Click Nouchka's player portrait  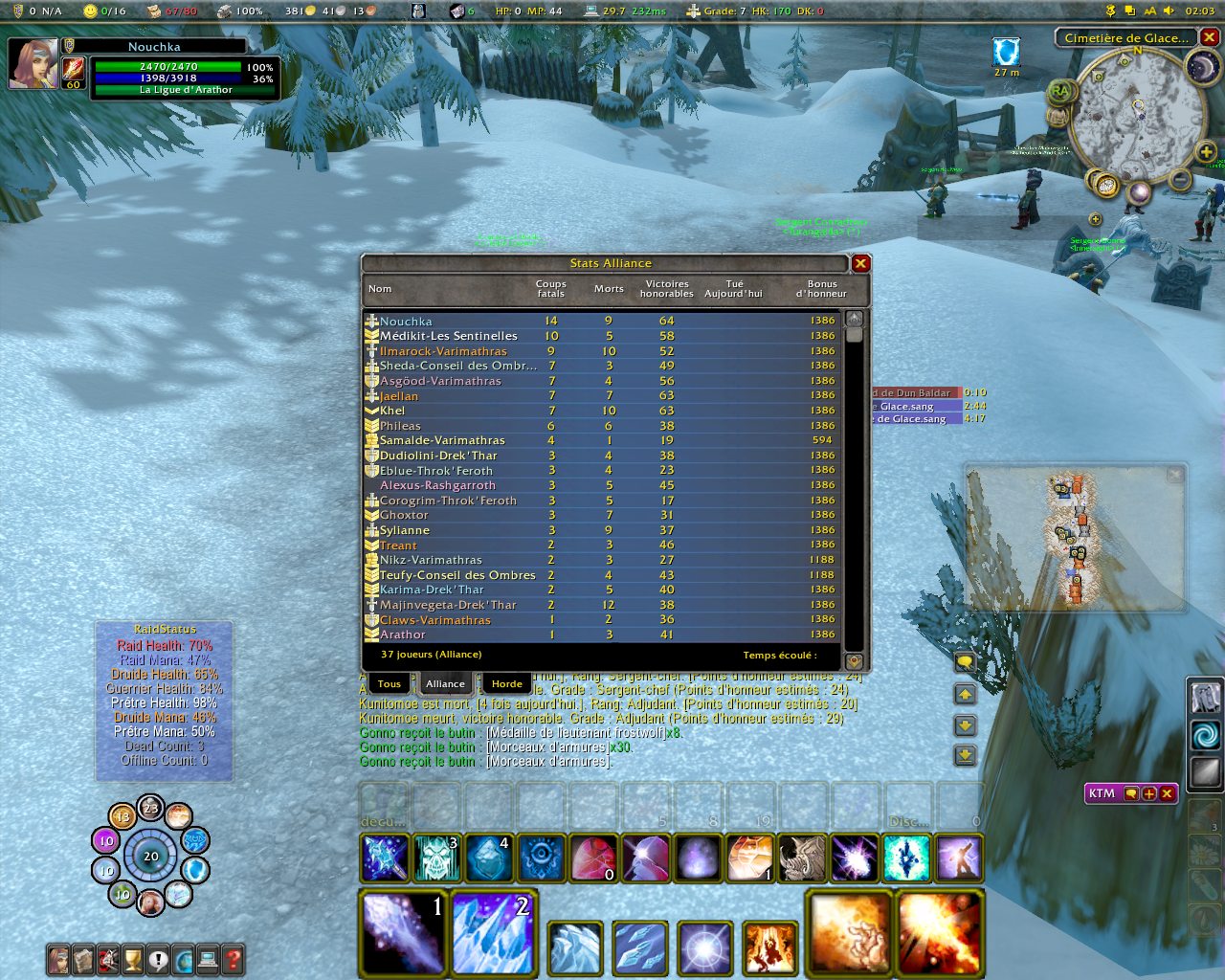coord(33,64)
